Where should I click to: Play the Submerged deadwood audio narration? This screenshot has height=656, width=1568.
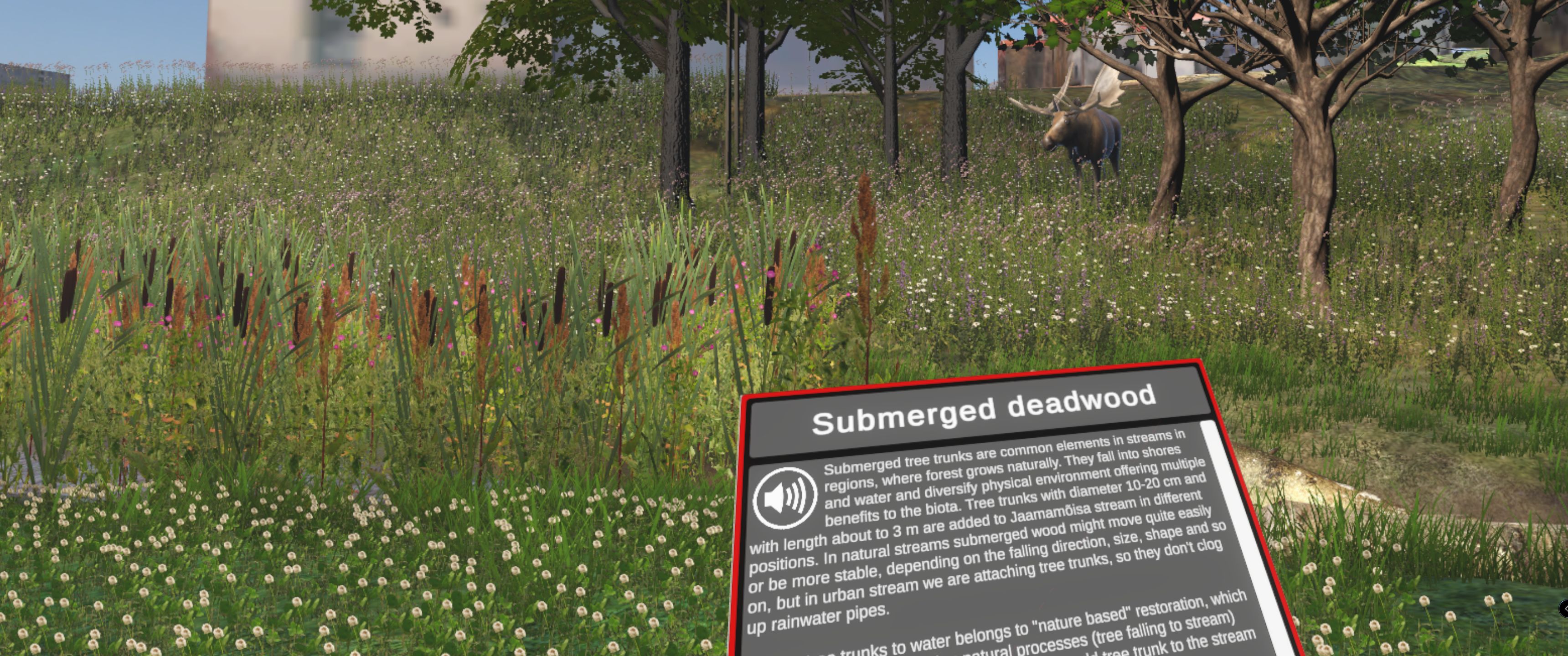(x=784, y=497)
